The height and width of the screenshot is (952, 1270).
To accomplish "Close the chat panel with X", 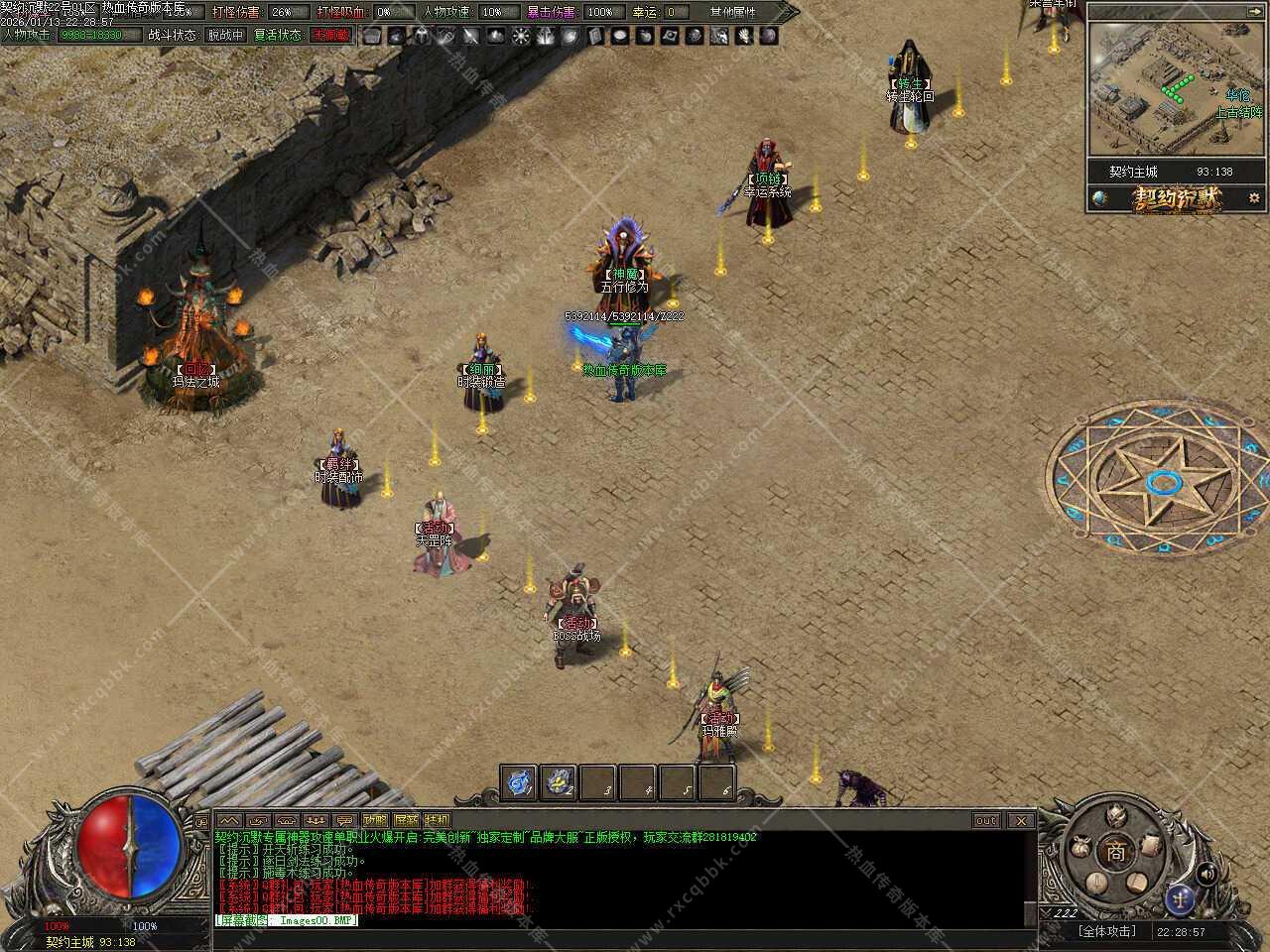I will pyautogui.click(x=1021, y=820).
